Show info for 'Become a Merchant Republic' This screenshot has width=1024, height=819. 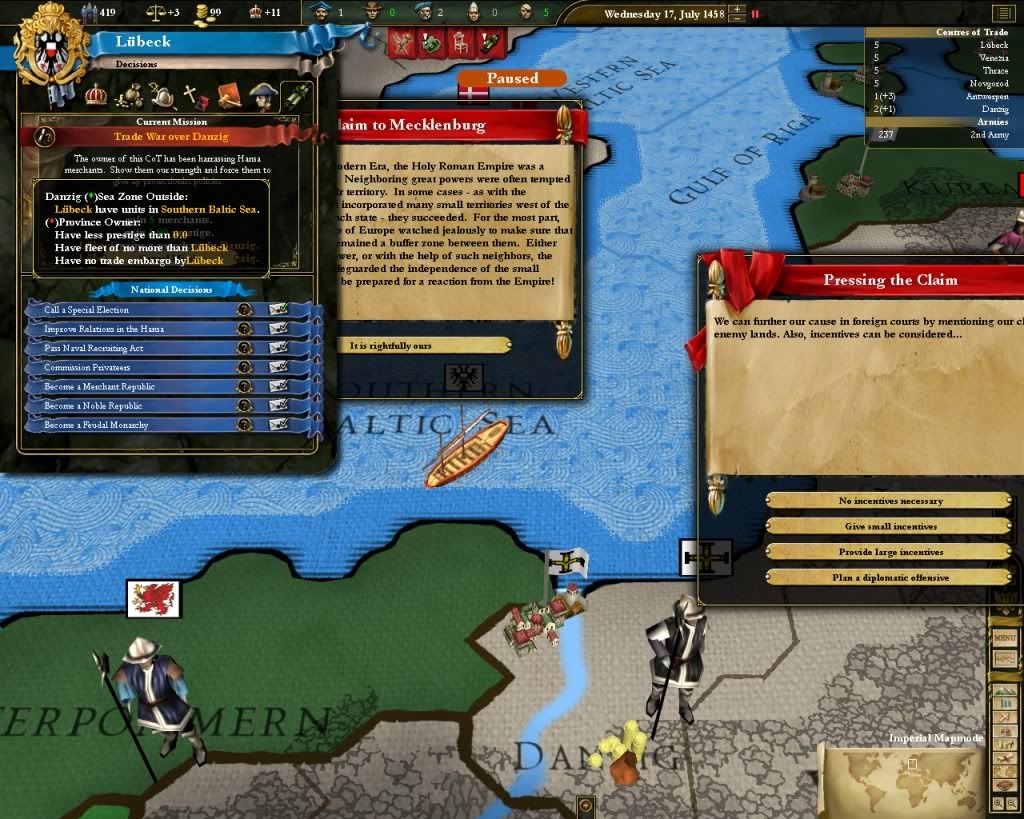tap(243, 387)
